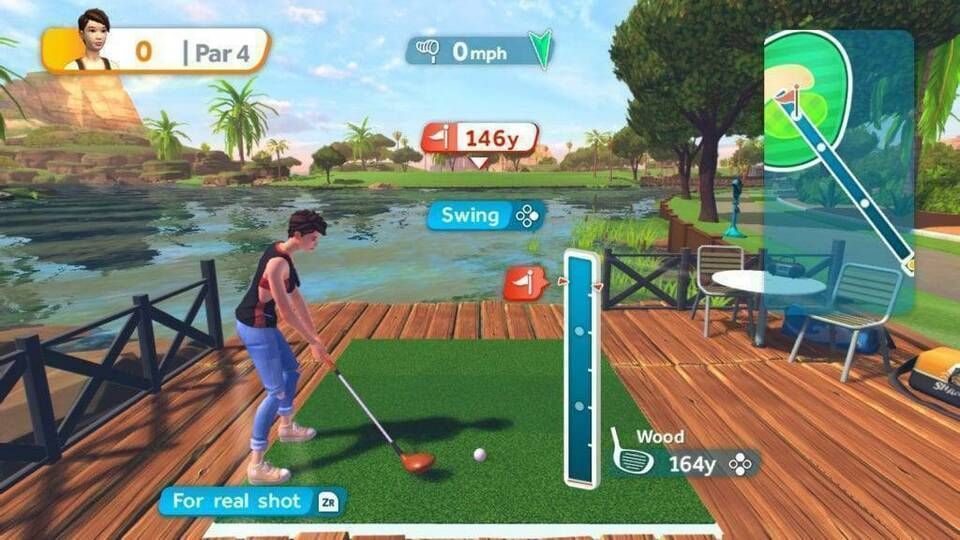Tap the Swing mode label
960x540 pixels.
(486, 216)
